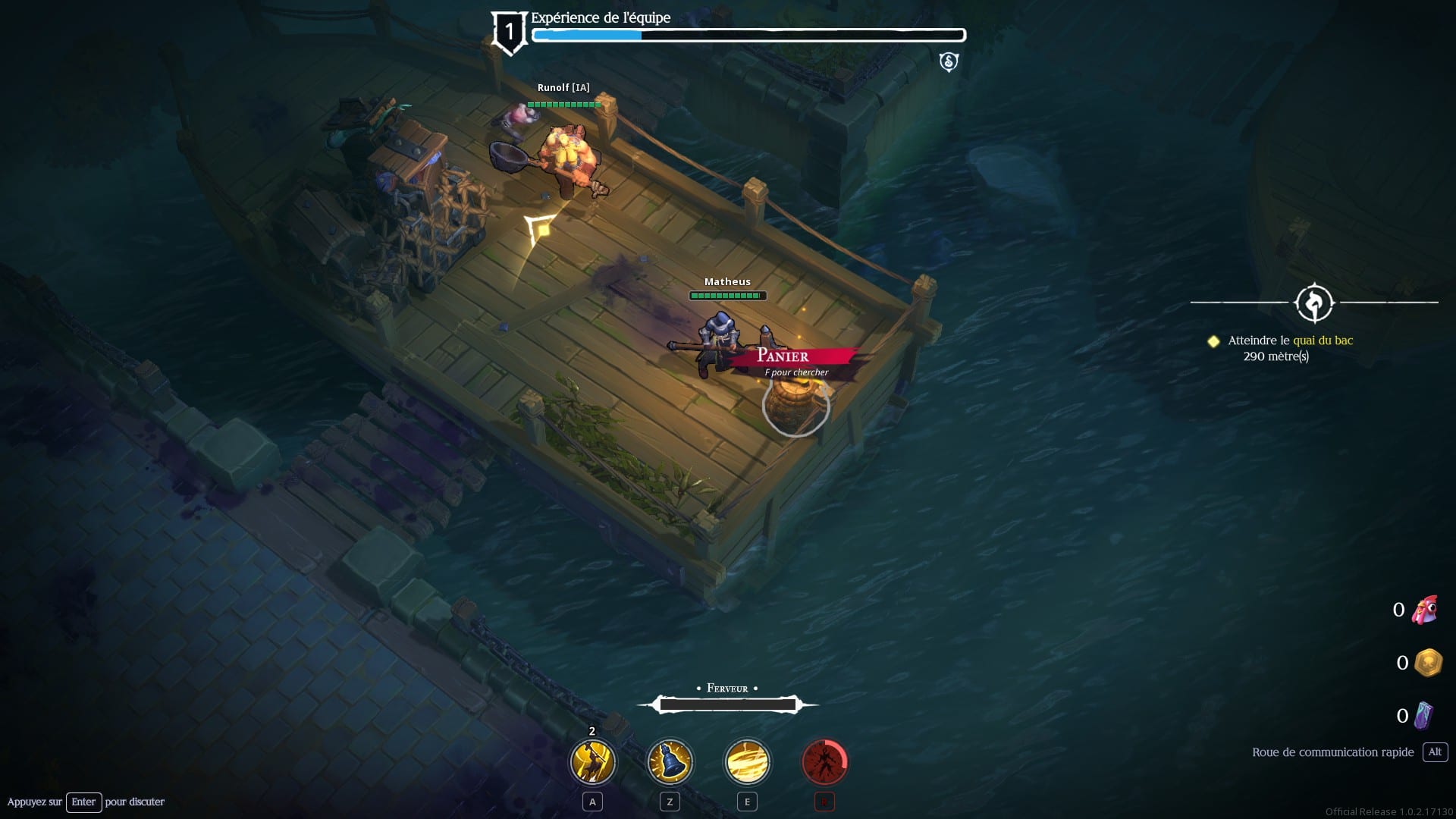Select the leap attack skill on key A

click(x=592, y=762)
